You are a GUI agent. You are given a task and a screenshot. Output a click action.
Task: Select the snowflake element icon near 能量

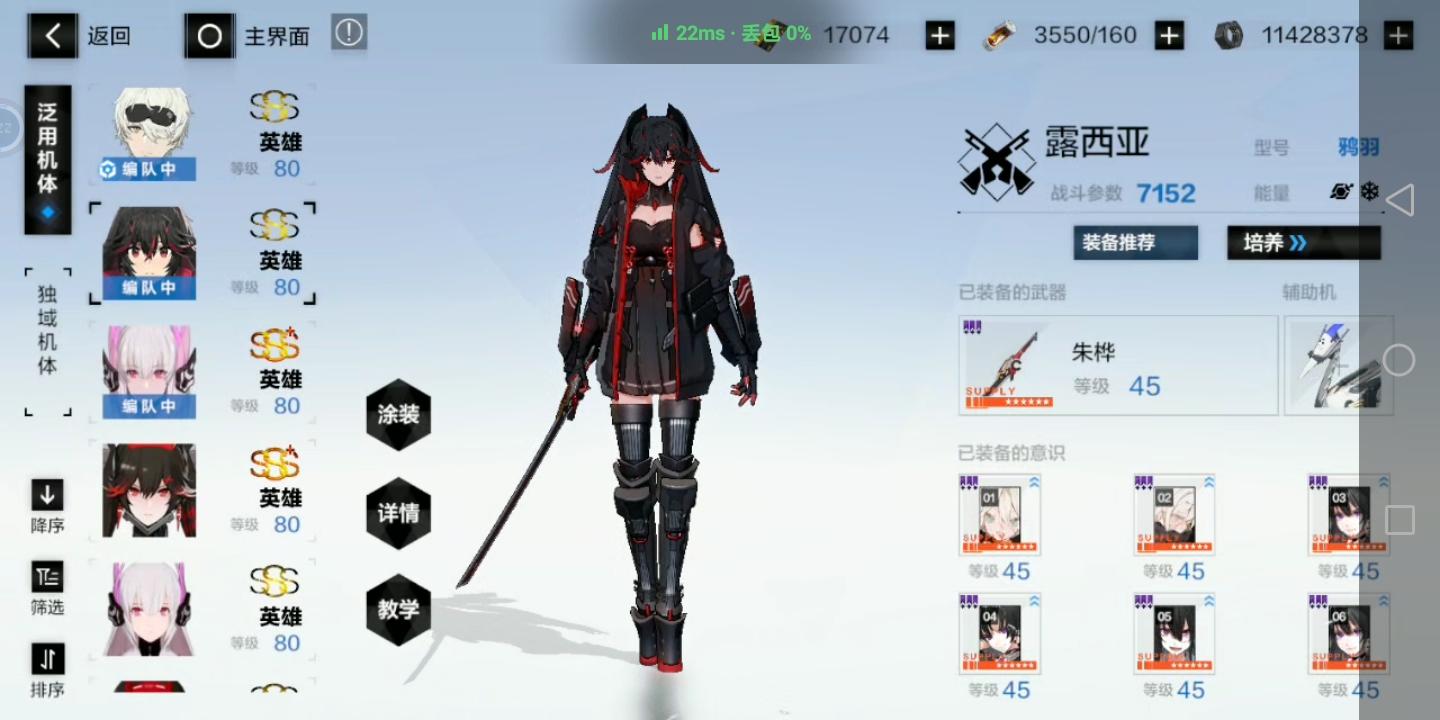(x=1370, y=191)
